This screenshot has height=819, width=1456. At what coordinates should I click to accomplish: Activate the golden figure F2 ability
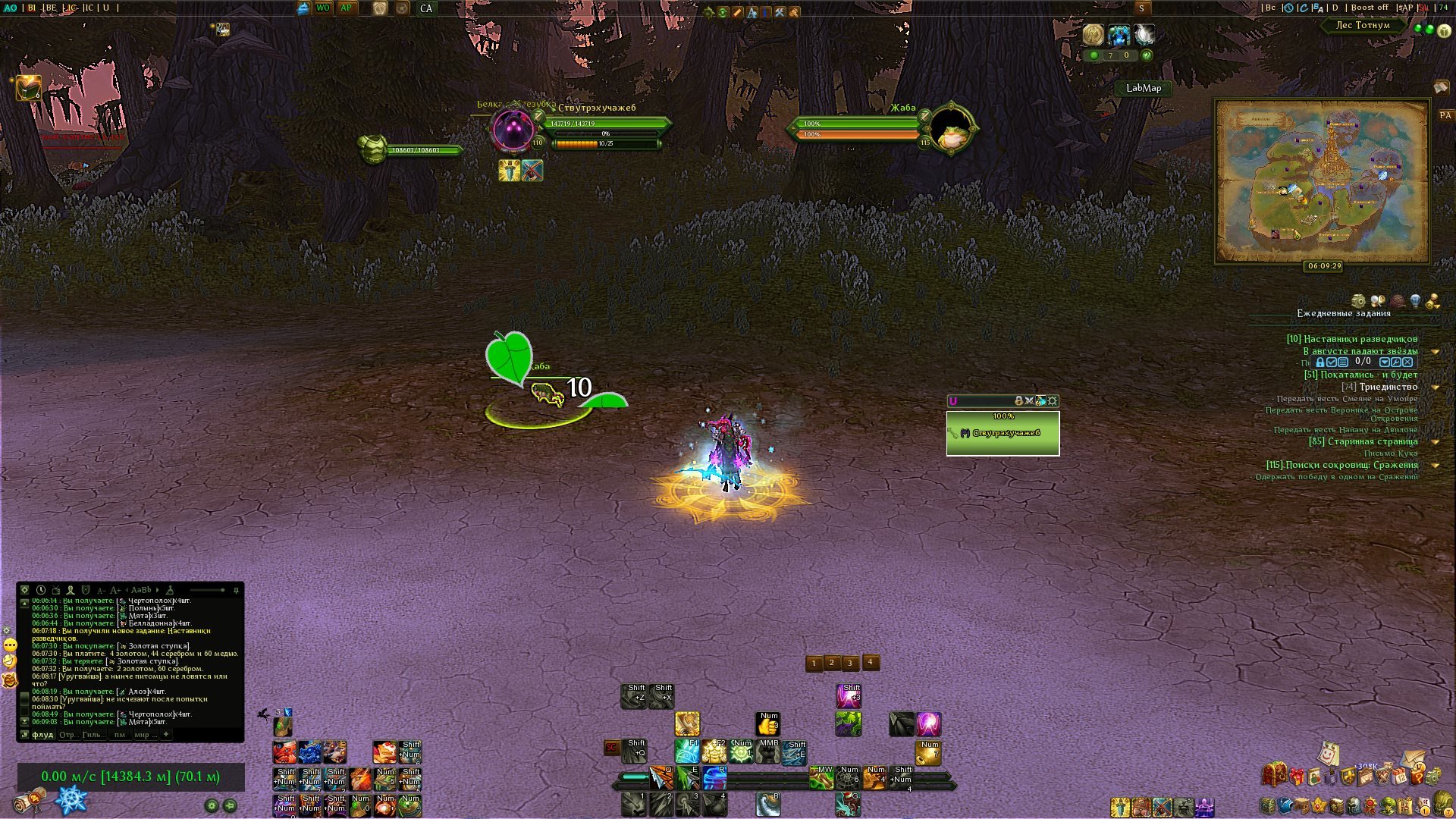pyautogui.click(x=714, y=752)
